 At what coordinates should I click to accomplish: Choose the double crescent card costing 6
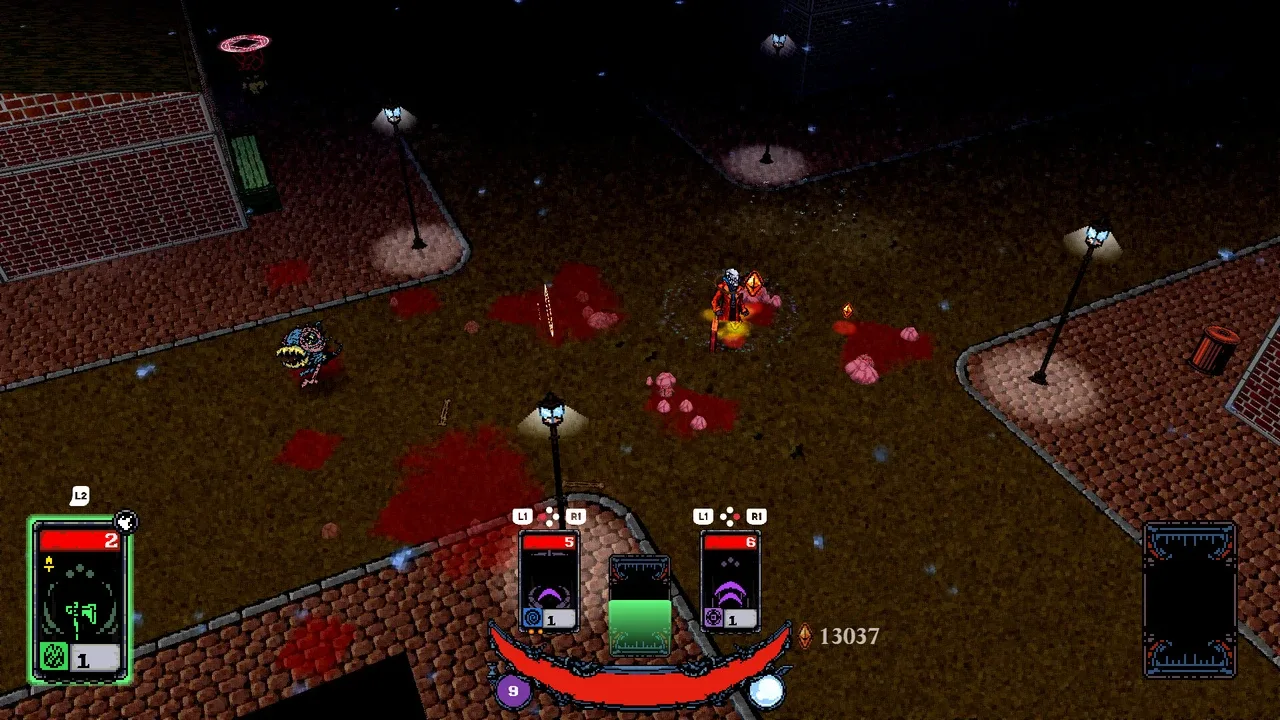point(730,581)
